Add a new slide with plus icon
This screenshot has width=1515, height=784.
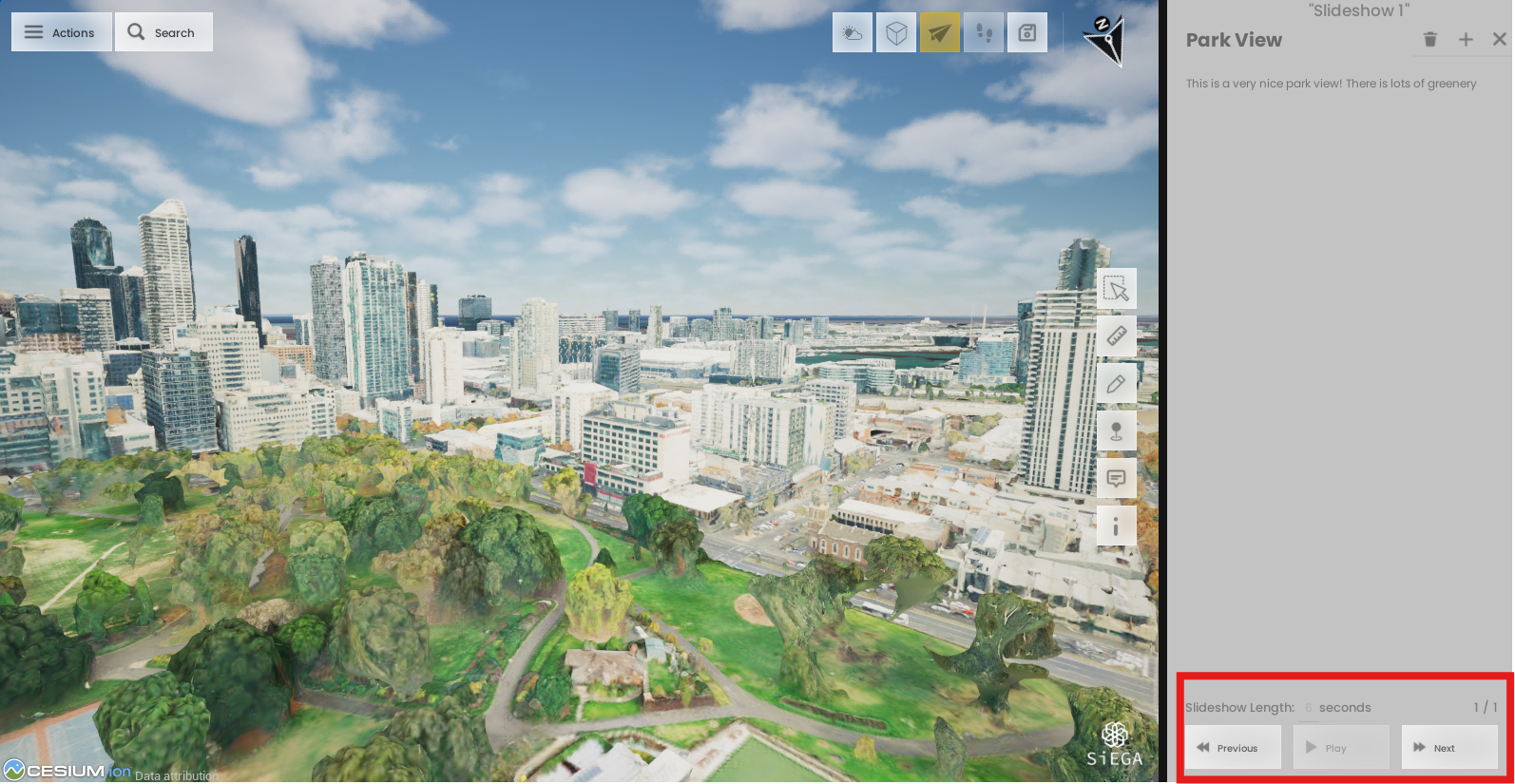click(1466, 40)
